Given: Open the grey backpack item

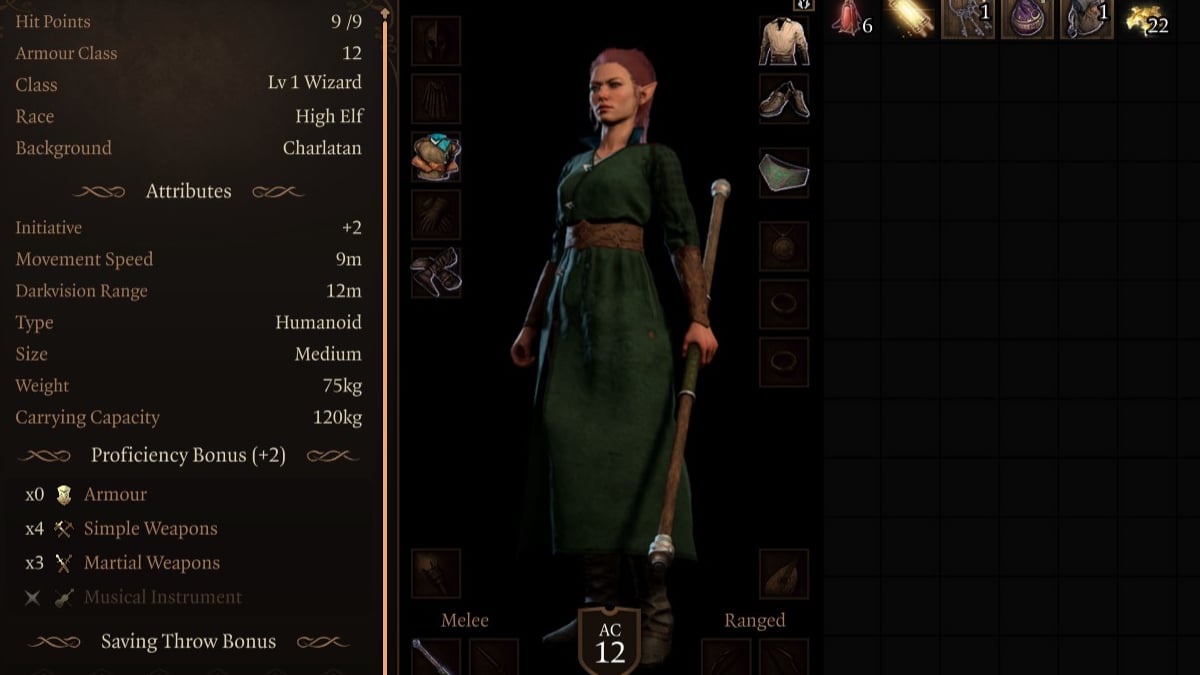Looking at the screenshot, I should point(1087,19).
